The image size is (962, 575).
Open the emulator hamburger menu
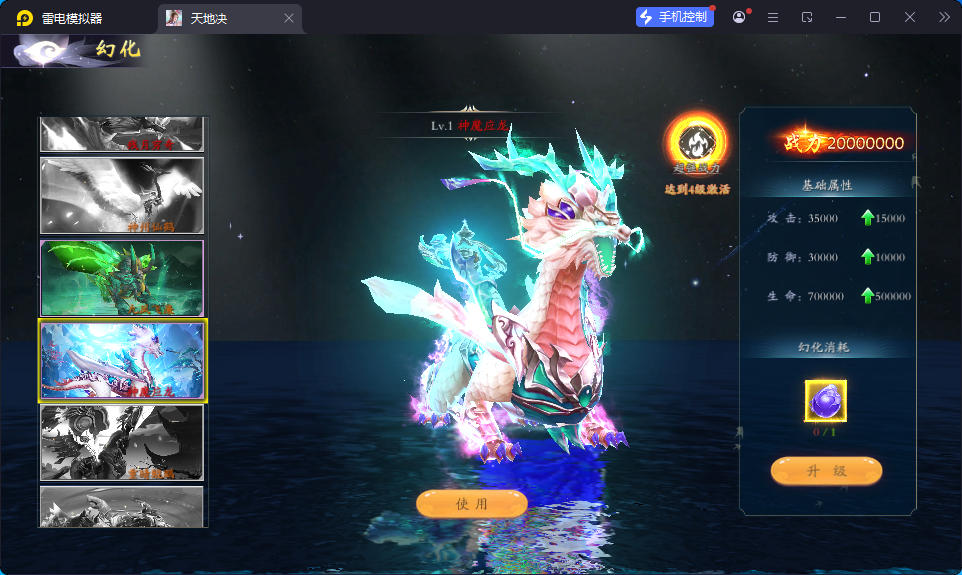[773, 17]
